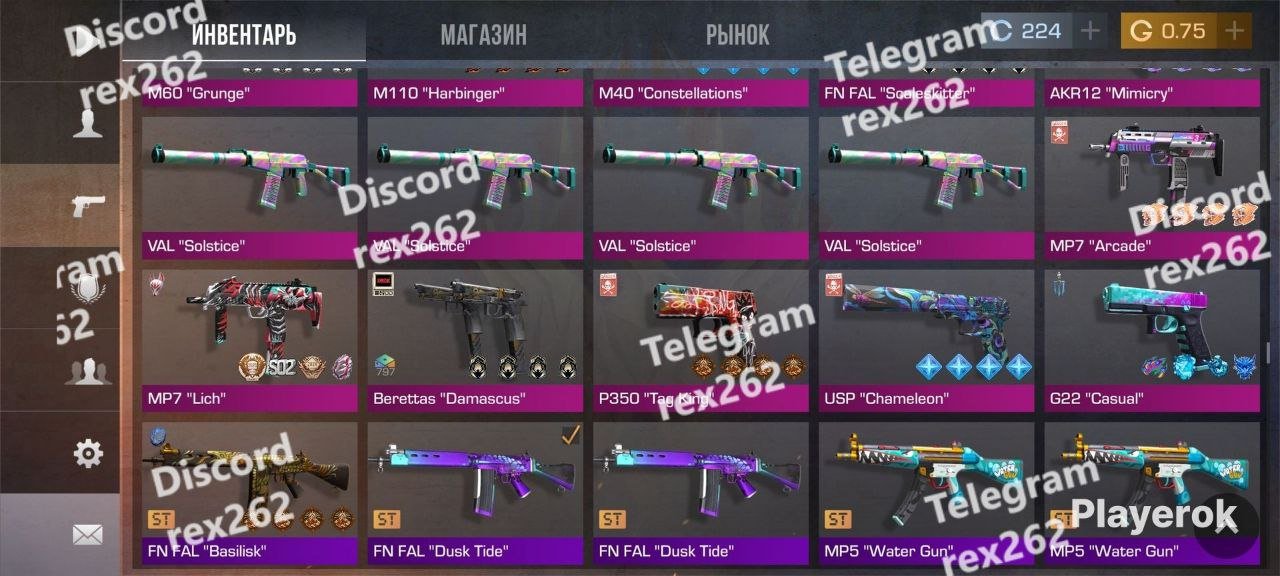Open the mail envelope icon
This screenshot has width=1280, height=576.
click(88, 535)
